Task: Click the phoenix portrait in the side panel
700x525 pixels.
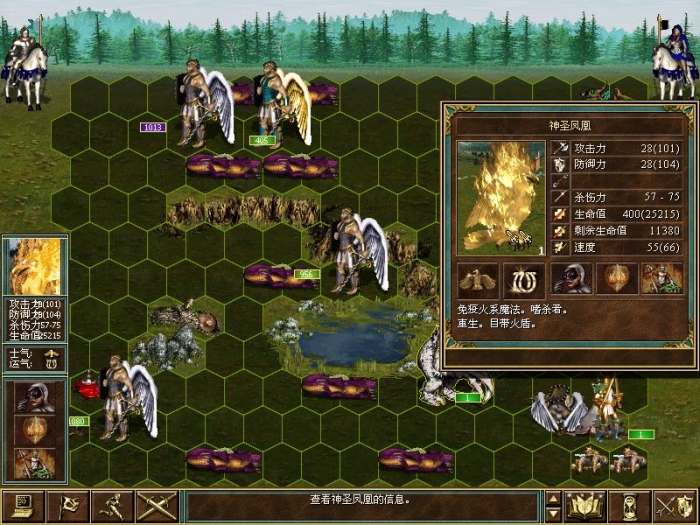Action: coord(35,267)
